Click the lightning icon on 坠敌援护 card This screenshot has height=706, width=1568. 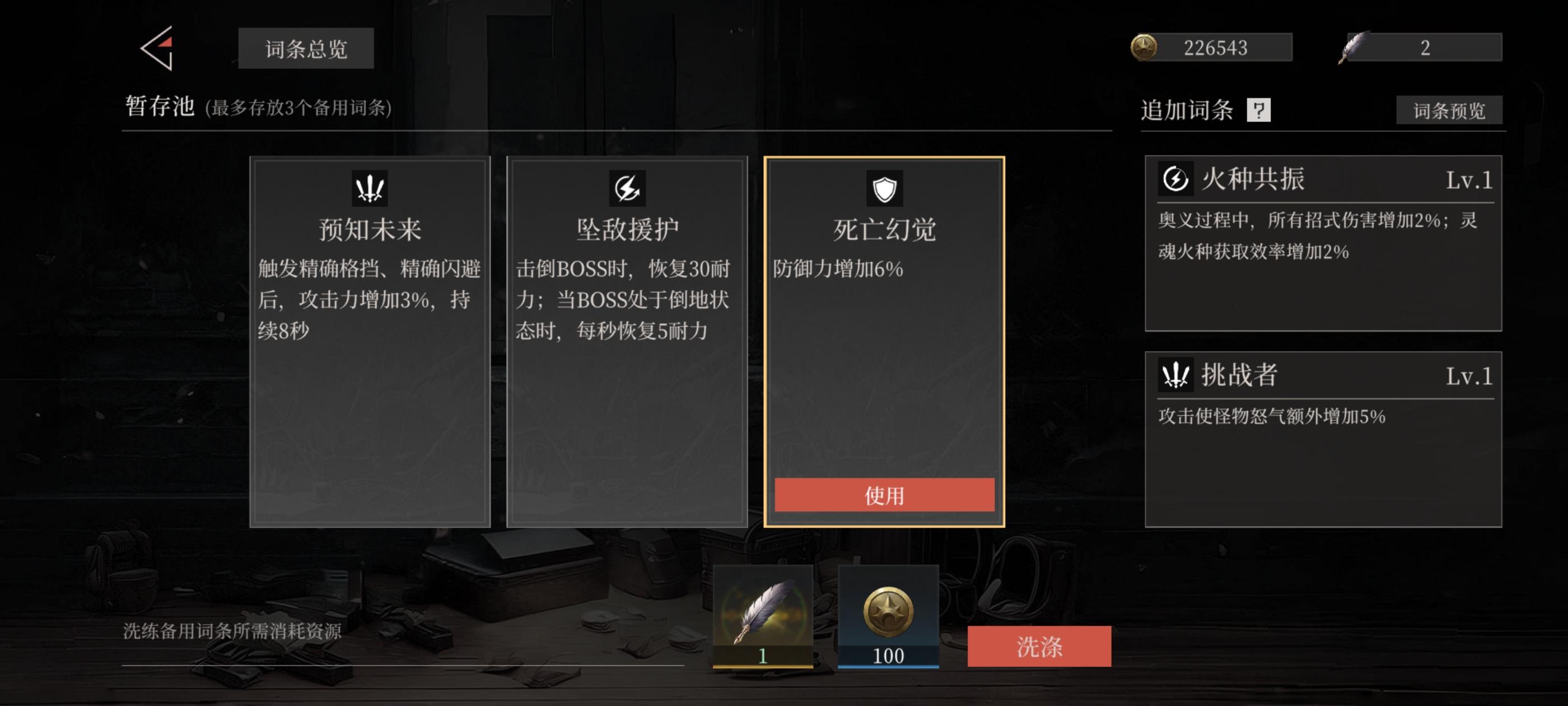[629, 188]
